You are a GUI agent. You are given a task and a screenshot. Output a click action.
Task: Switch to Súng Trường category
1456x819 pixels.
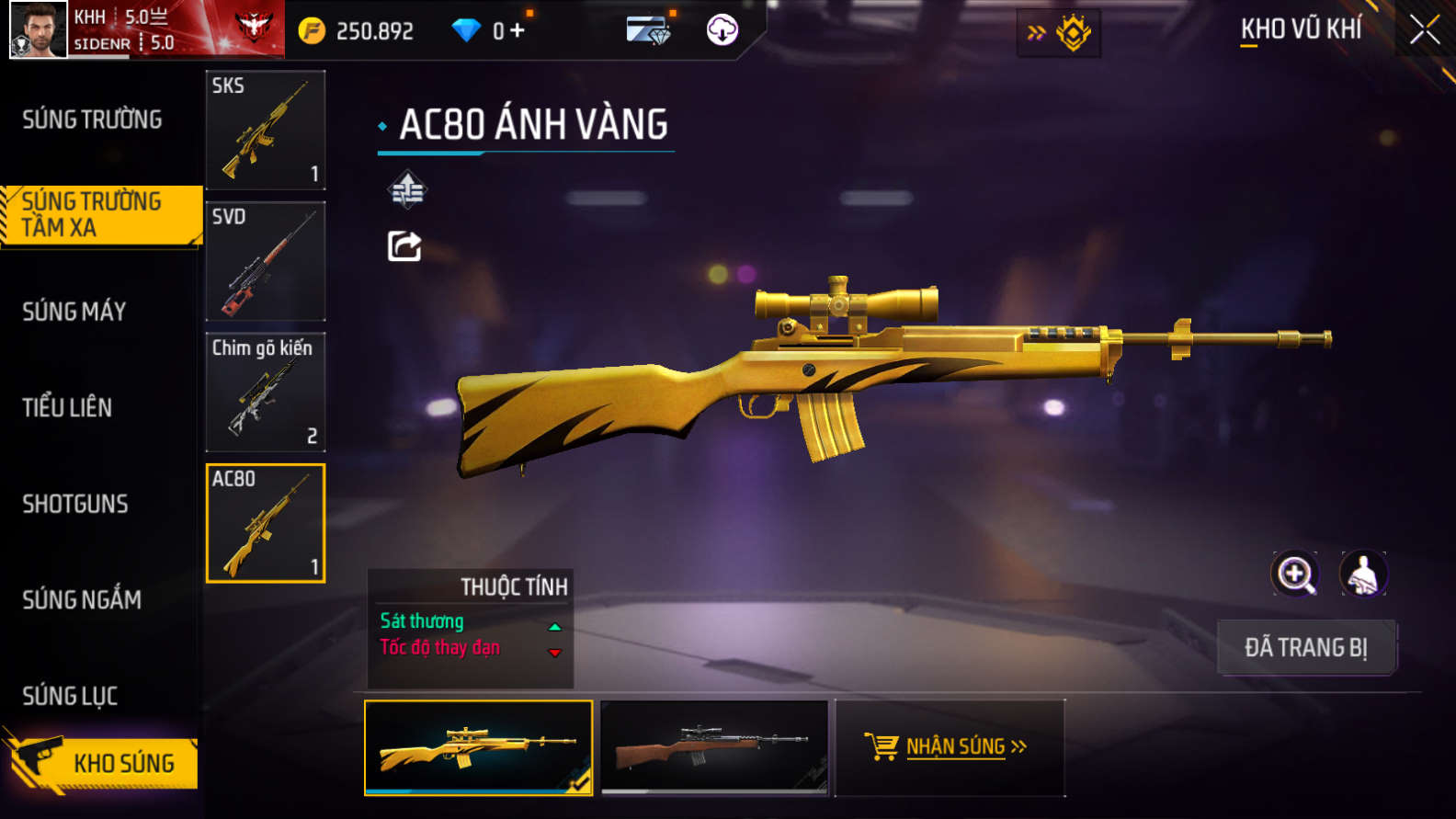pos(92,119)
